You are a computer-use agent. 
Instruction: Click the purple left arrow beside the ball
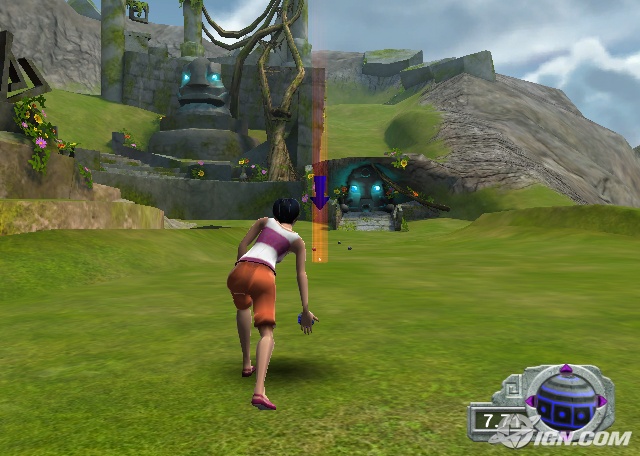[x=532, y=403]
